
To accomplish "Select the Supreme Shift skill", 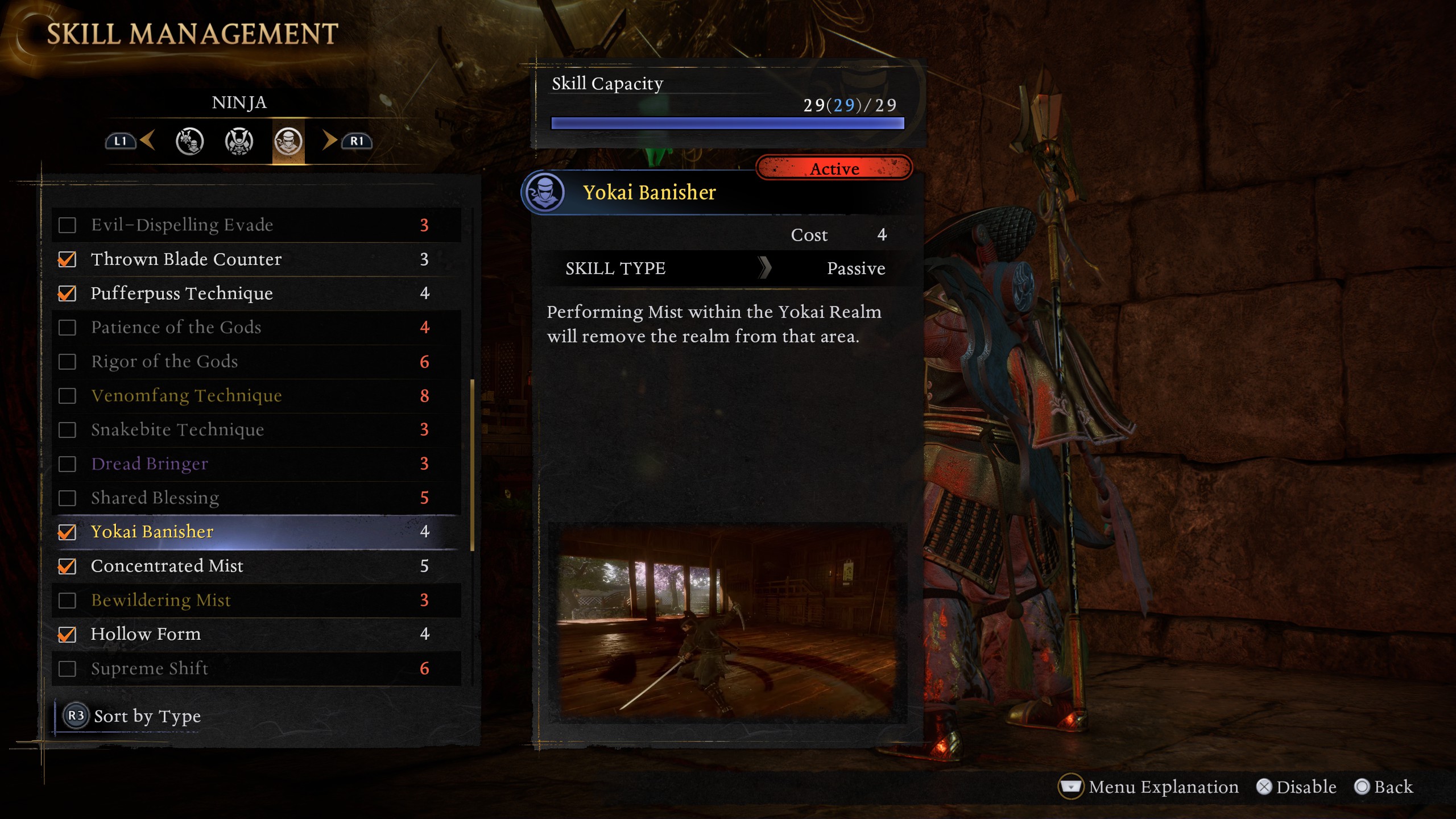I will point(256,669).
